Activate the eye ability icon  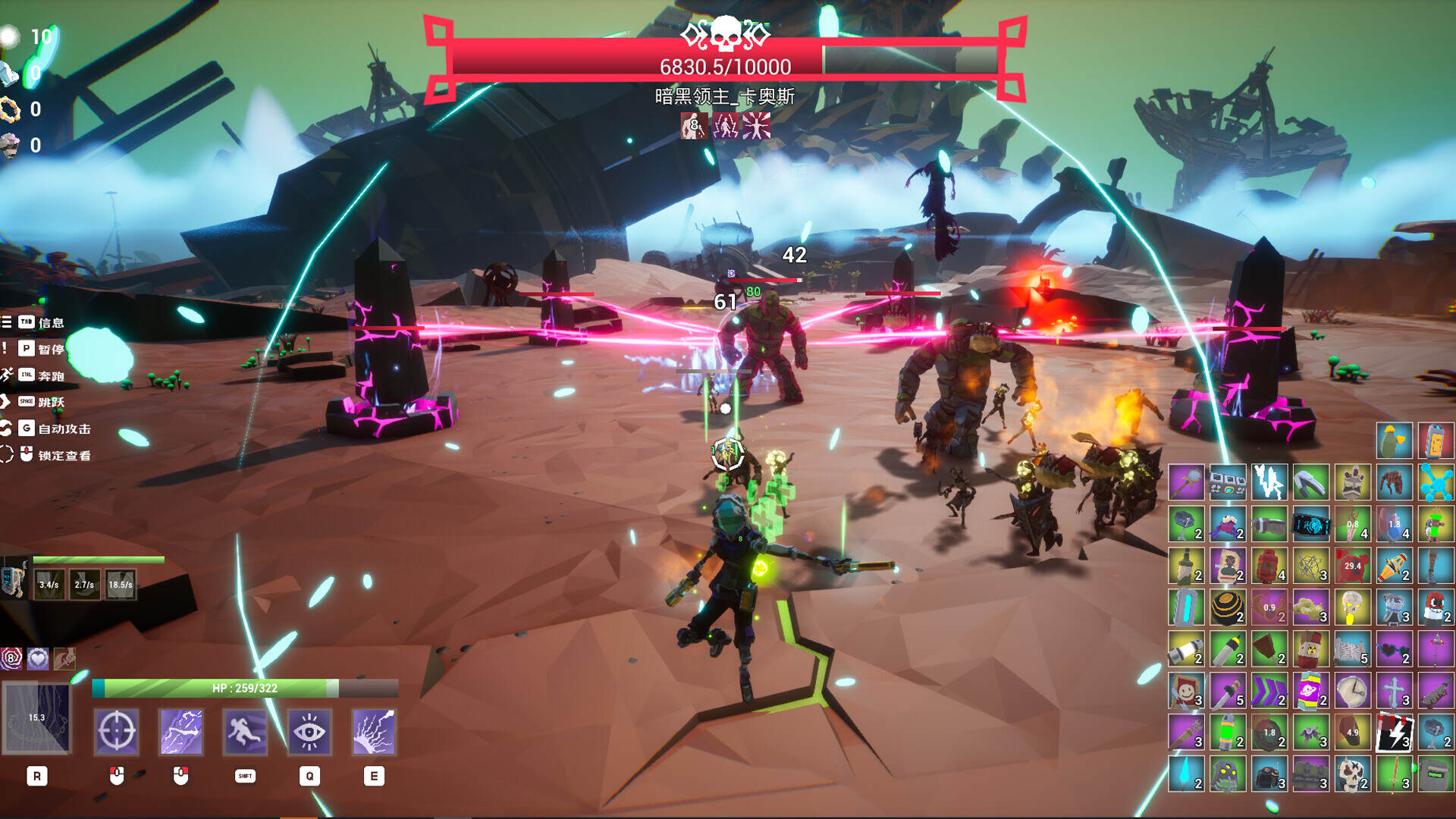tap(309, 732)
